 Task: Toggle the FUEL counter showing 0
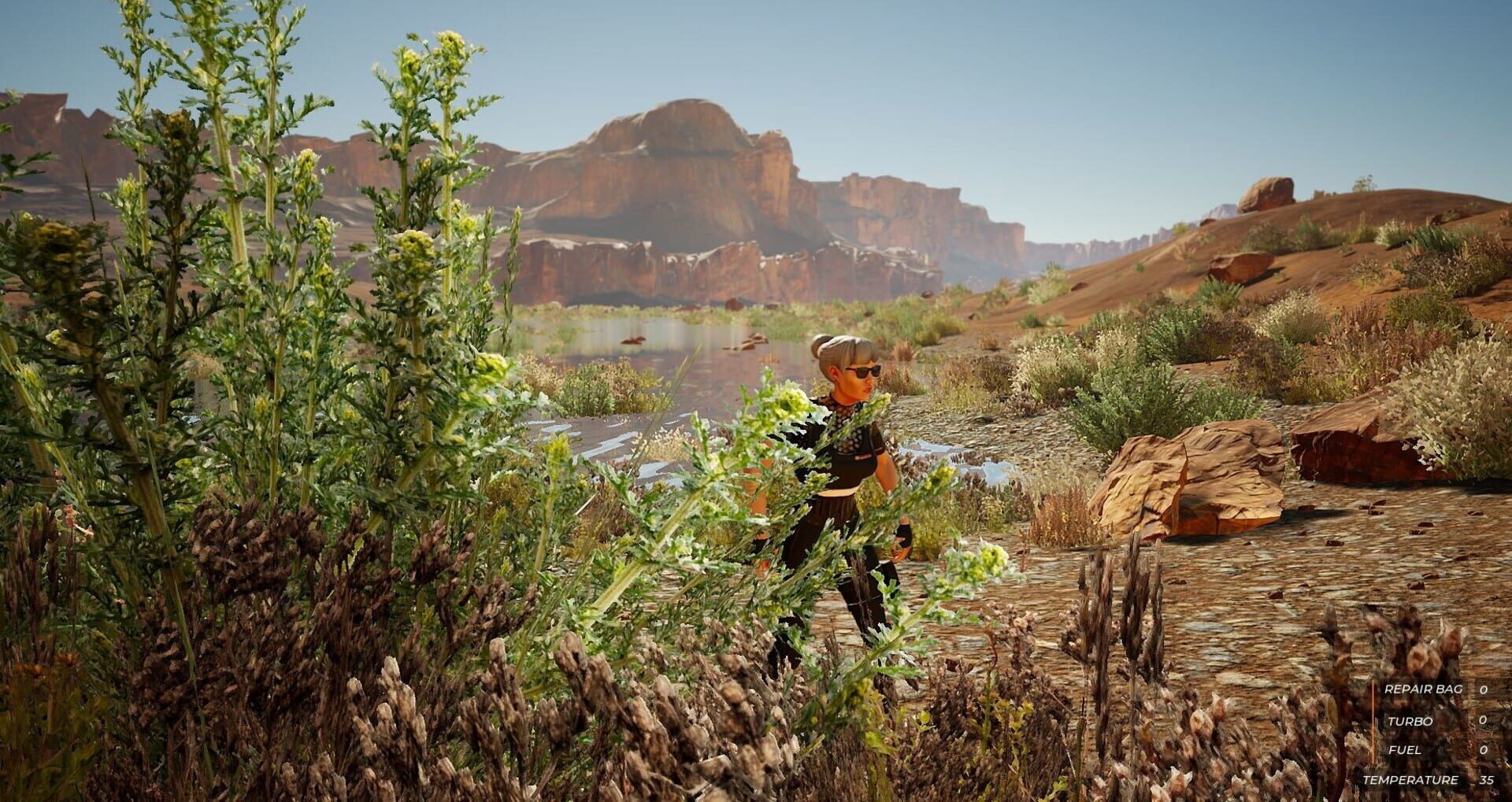1483,750
